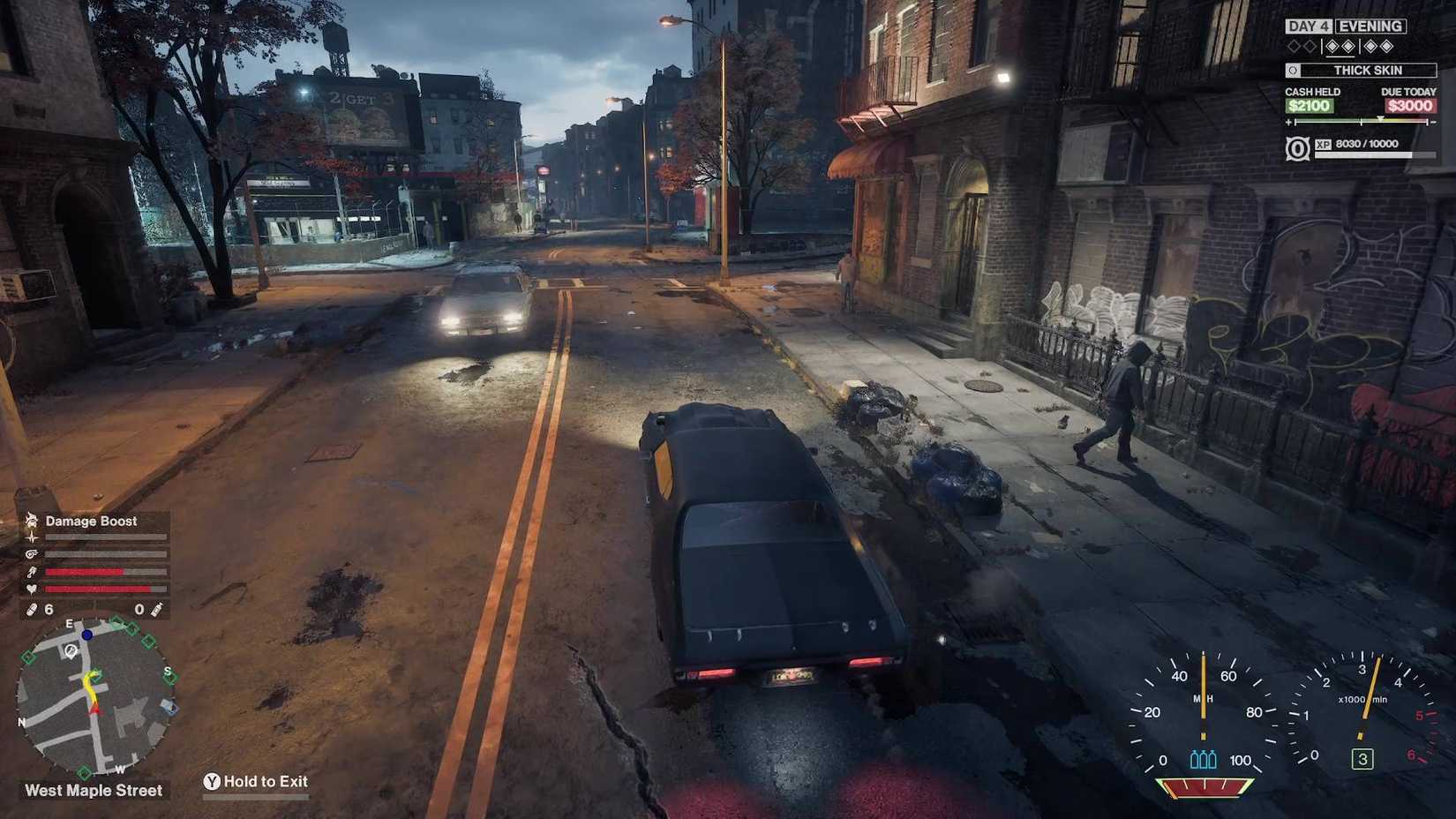Select the pill icon showing count of 6

click(x=32, y=609)
